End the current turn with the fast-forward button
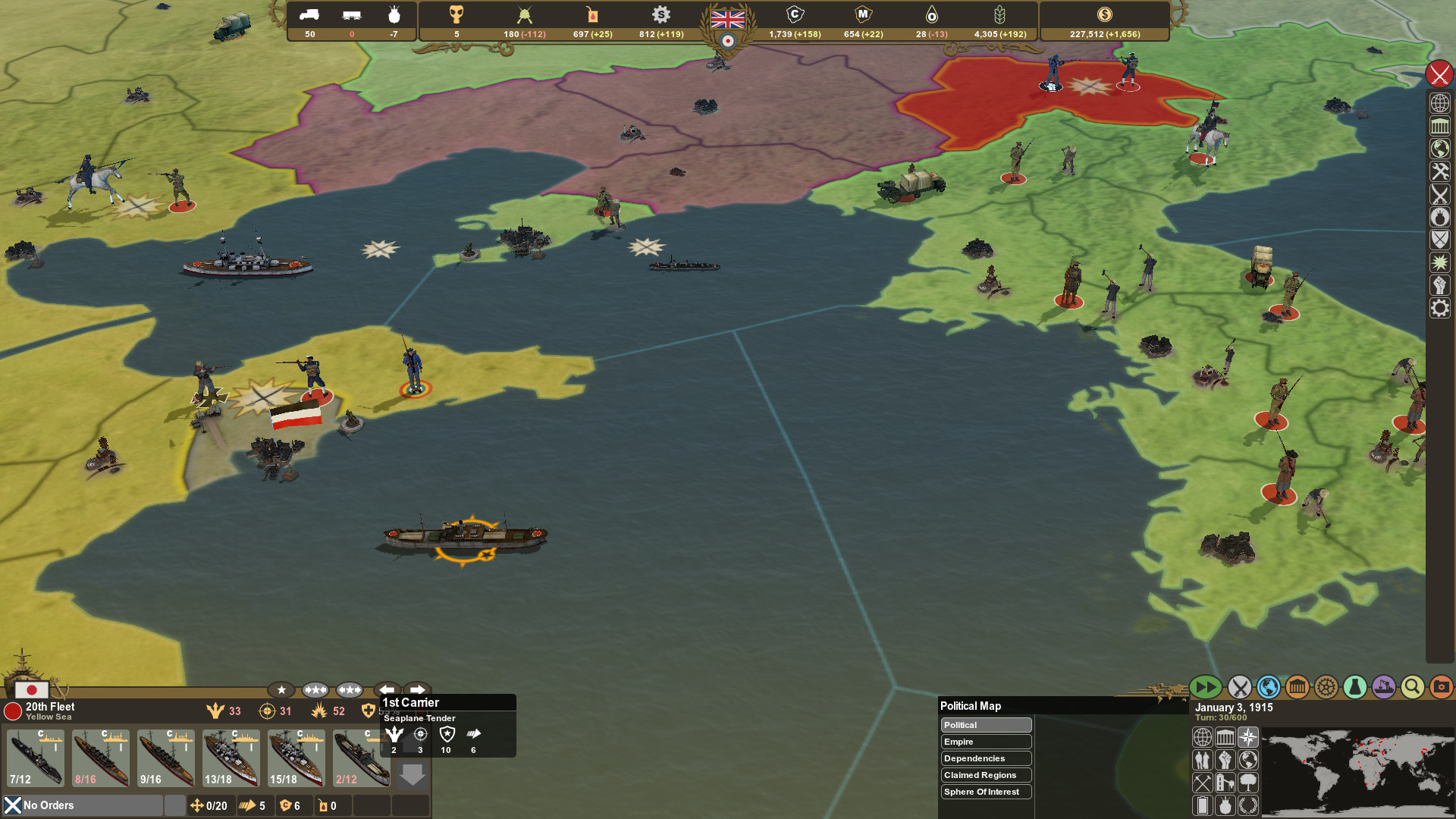Viewport: 1456px width, 819px height. (1206, 687)
